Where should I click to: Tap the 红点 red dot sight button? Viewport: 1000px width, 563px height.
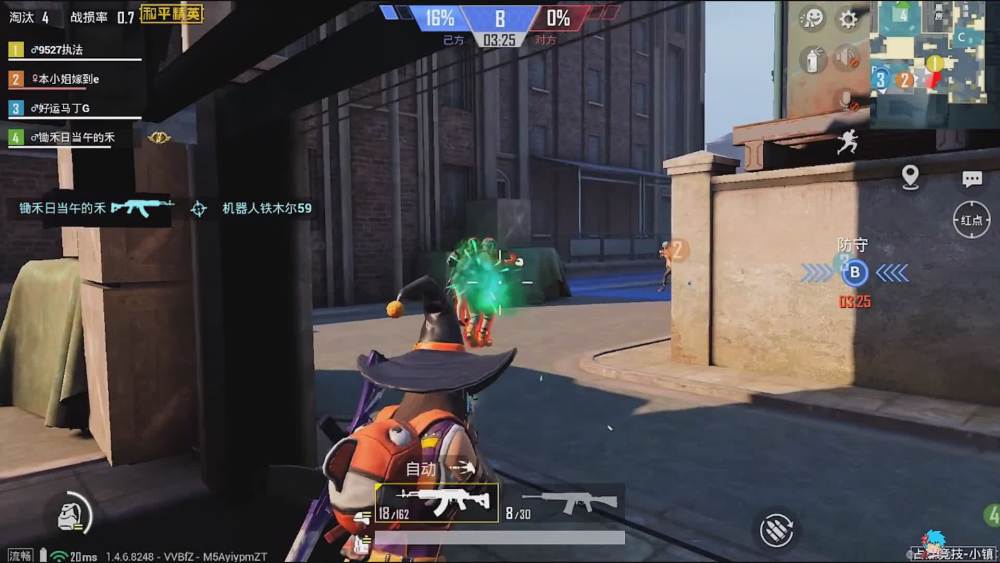click(971, 220)
